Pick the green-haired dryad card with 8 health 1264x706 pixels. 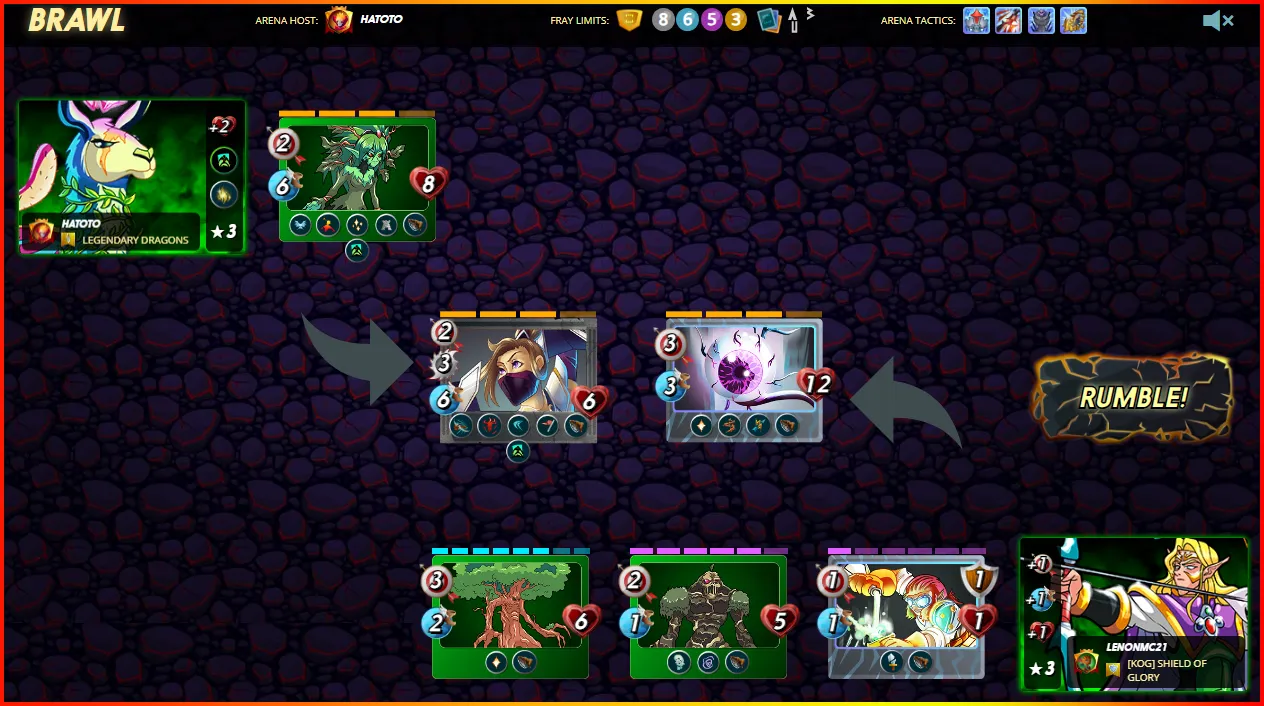pyautogui.click(x=357, y=178)
